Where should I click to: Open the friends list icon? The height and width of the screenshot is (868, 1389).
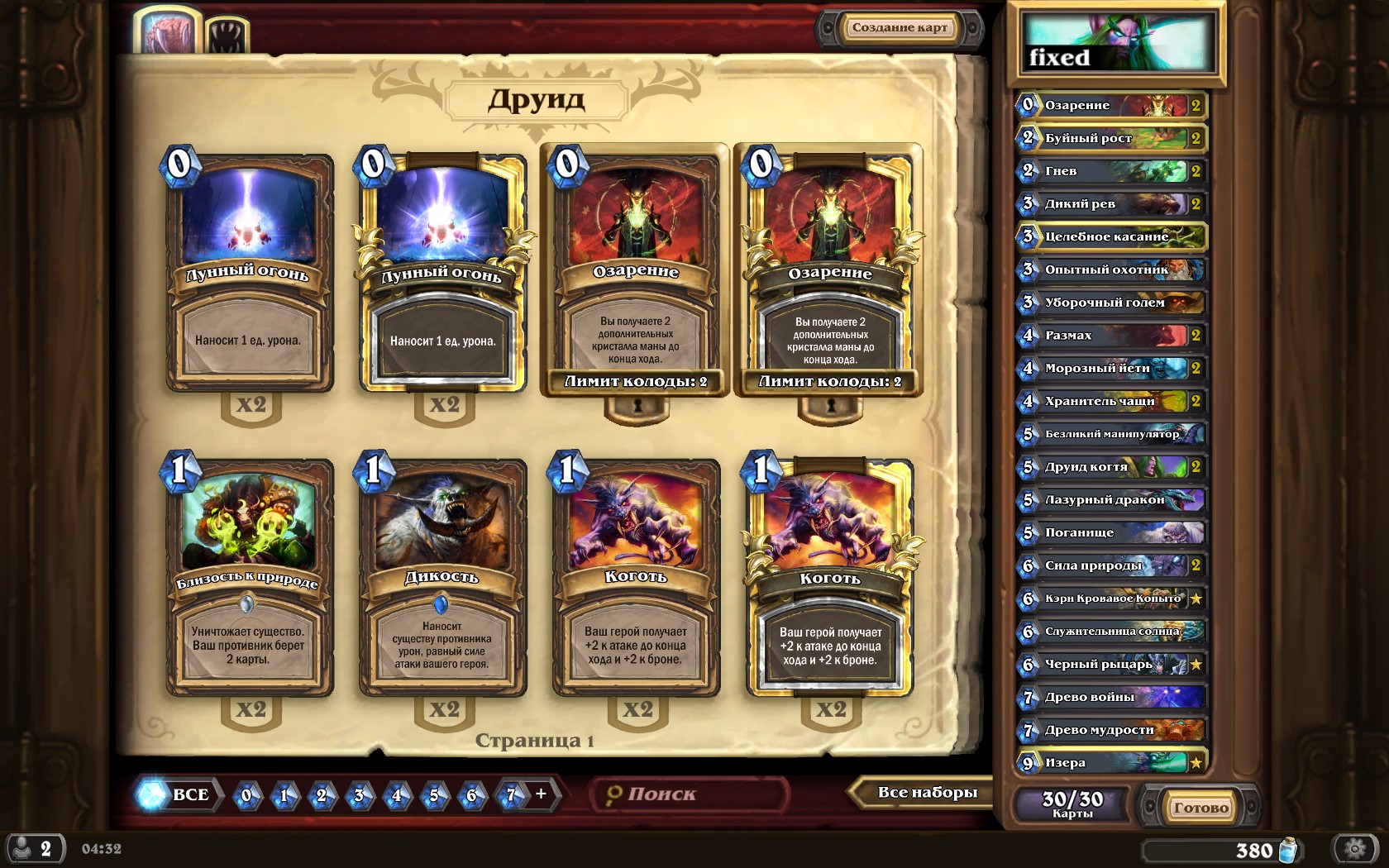pyautogui.click(x=33, y=849)
